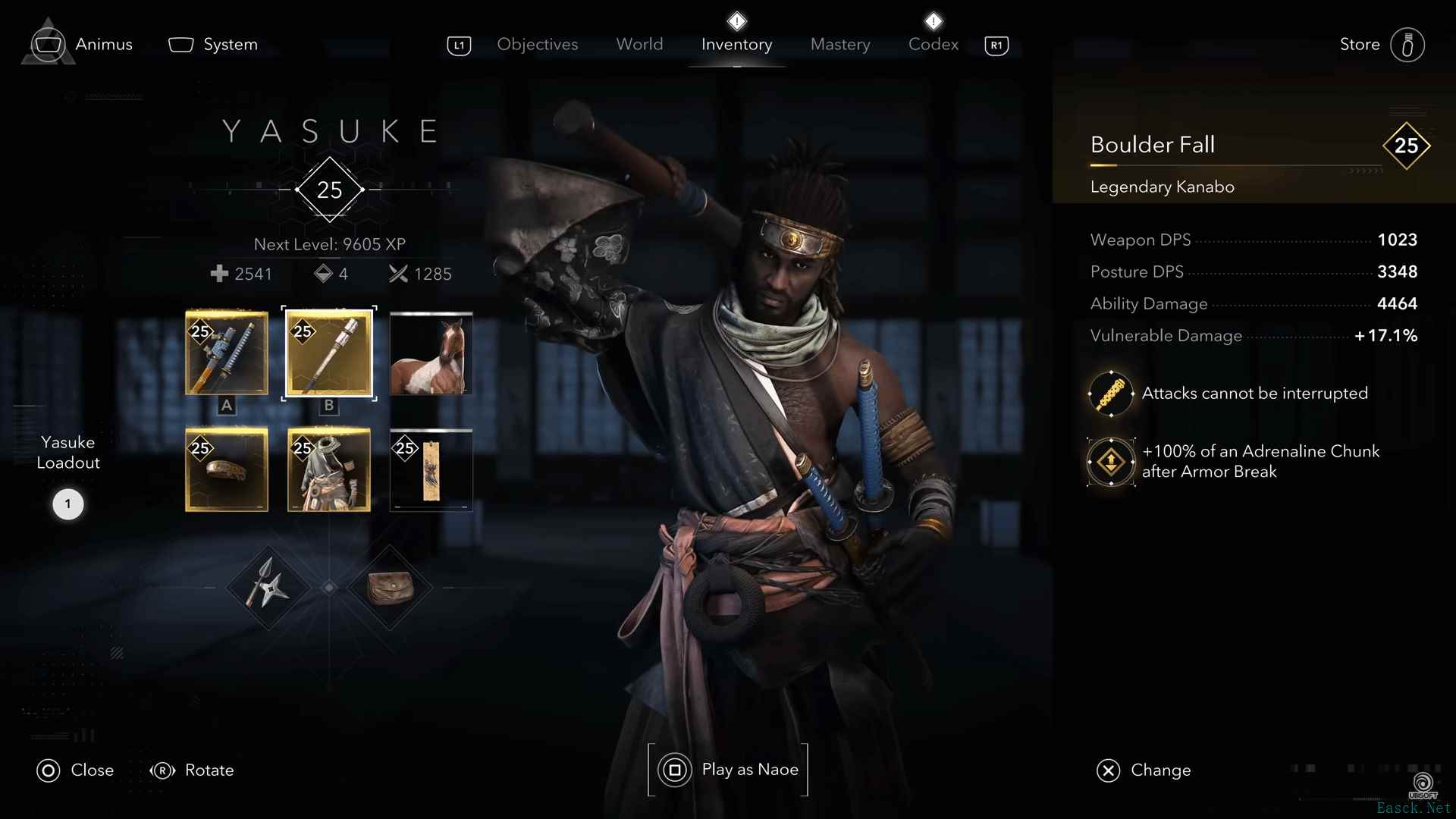Screen dimensions: 1456x819
Task: Select the katana weapon slot A
Action: click(x=227, y=353)
